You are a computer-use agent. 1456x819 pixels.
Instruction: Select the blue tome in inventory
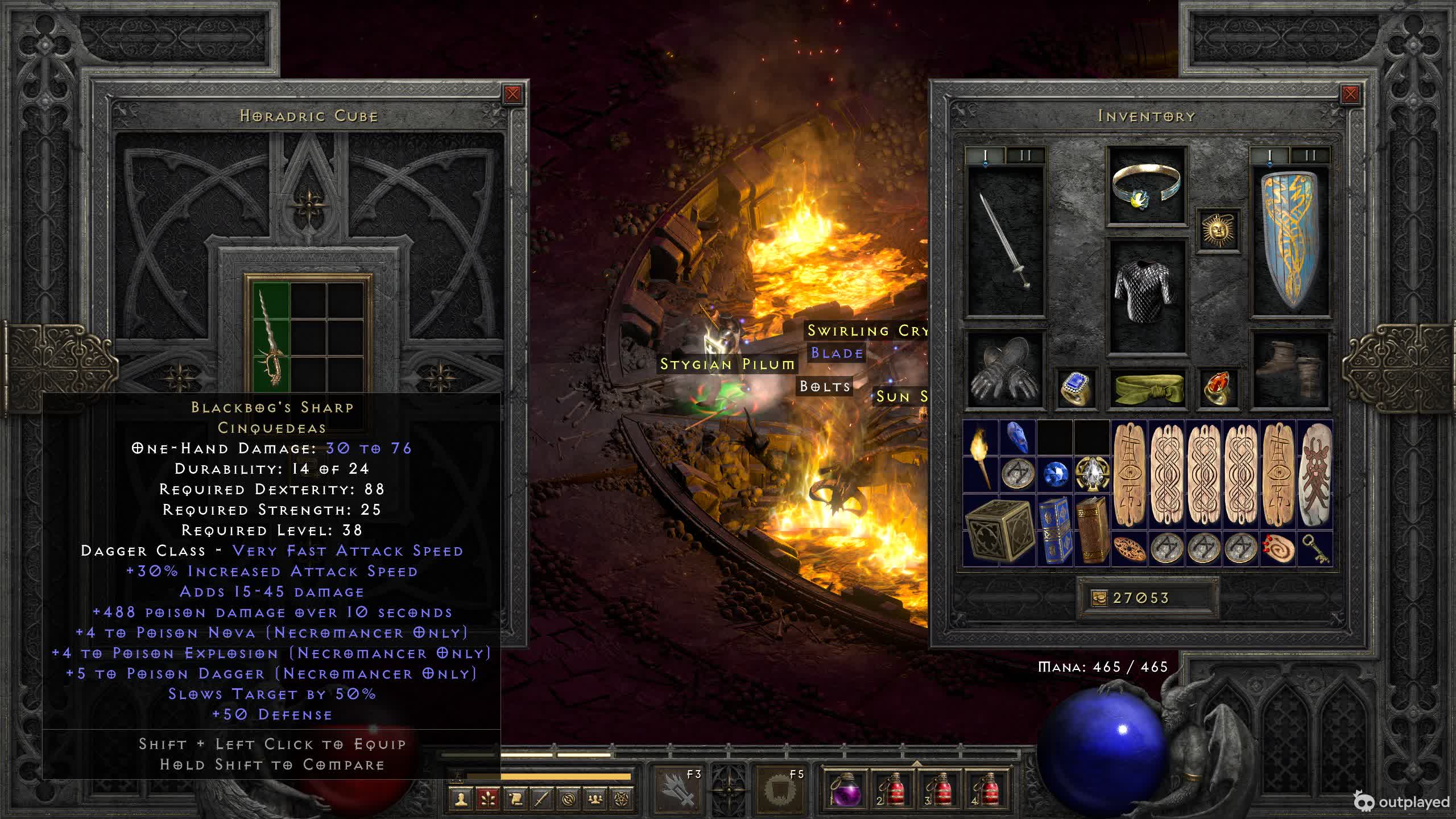[x=1055, y=530]
